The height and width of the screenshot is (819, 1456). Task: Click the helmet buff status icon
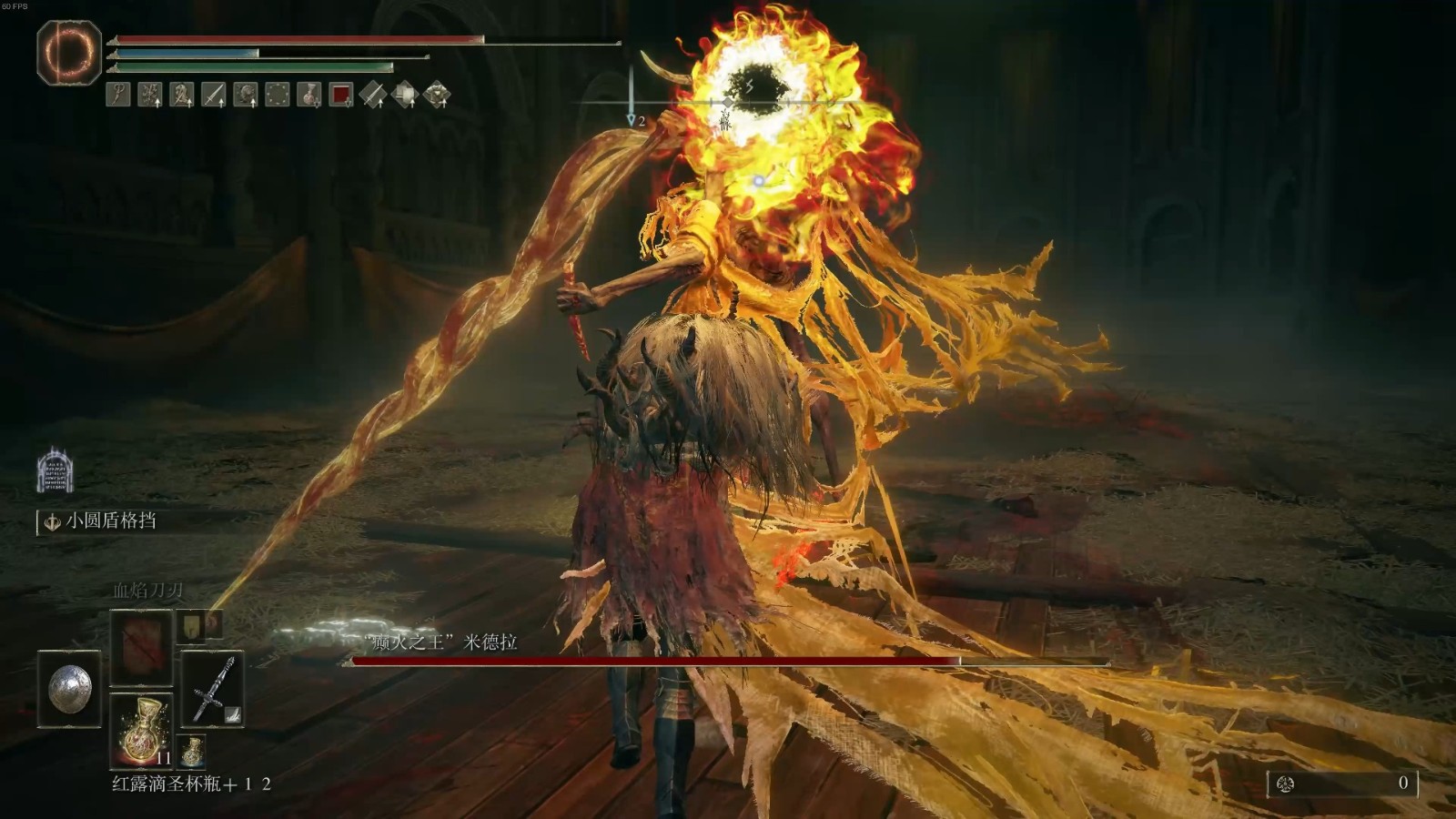click(x=246, y=94)
